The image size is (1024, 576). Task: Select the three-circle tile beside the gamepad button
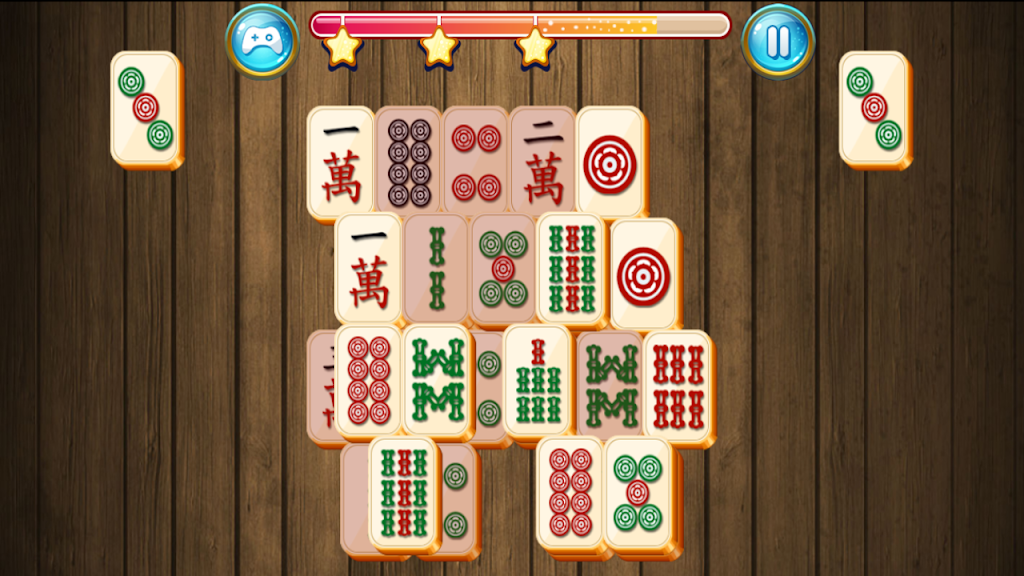coord(145,107)
